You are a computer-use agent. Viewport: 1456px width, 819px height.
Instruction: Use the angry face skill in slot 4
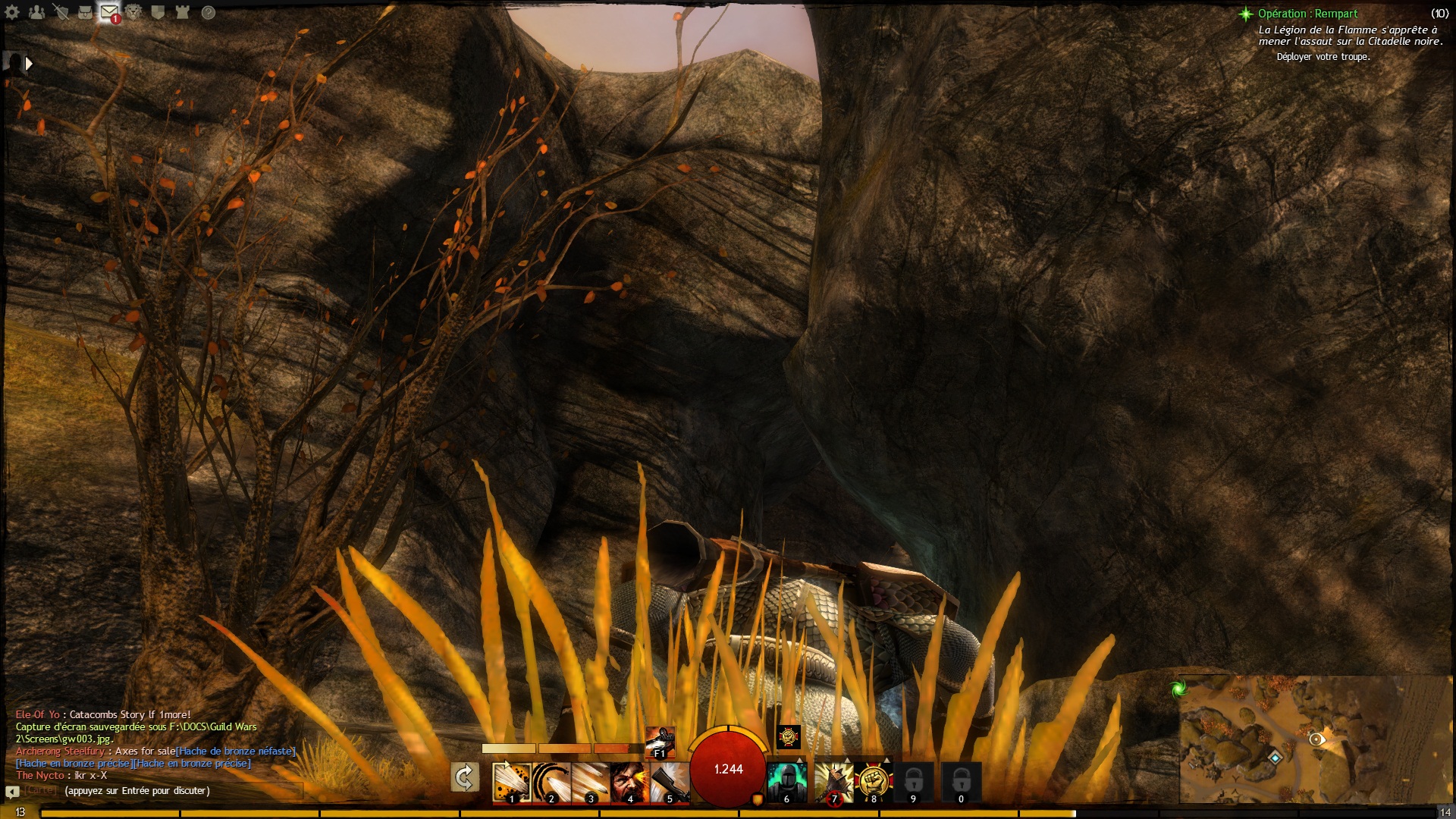pos(629,782)
